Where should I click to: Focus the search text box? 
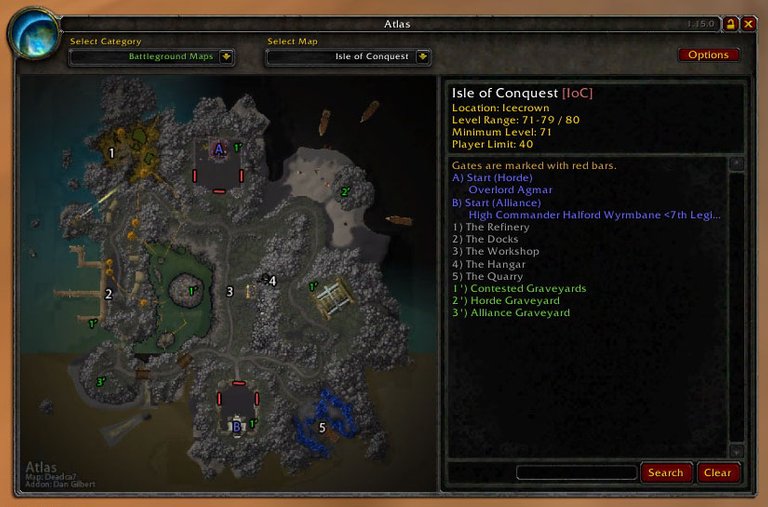576,473
